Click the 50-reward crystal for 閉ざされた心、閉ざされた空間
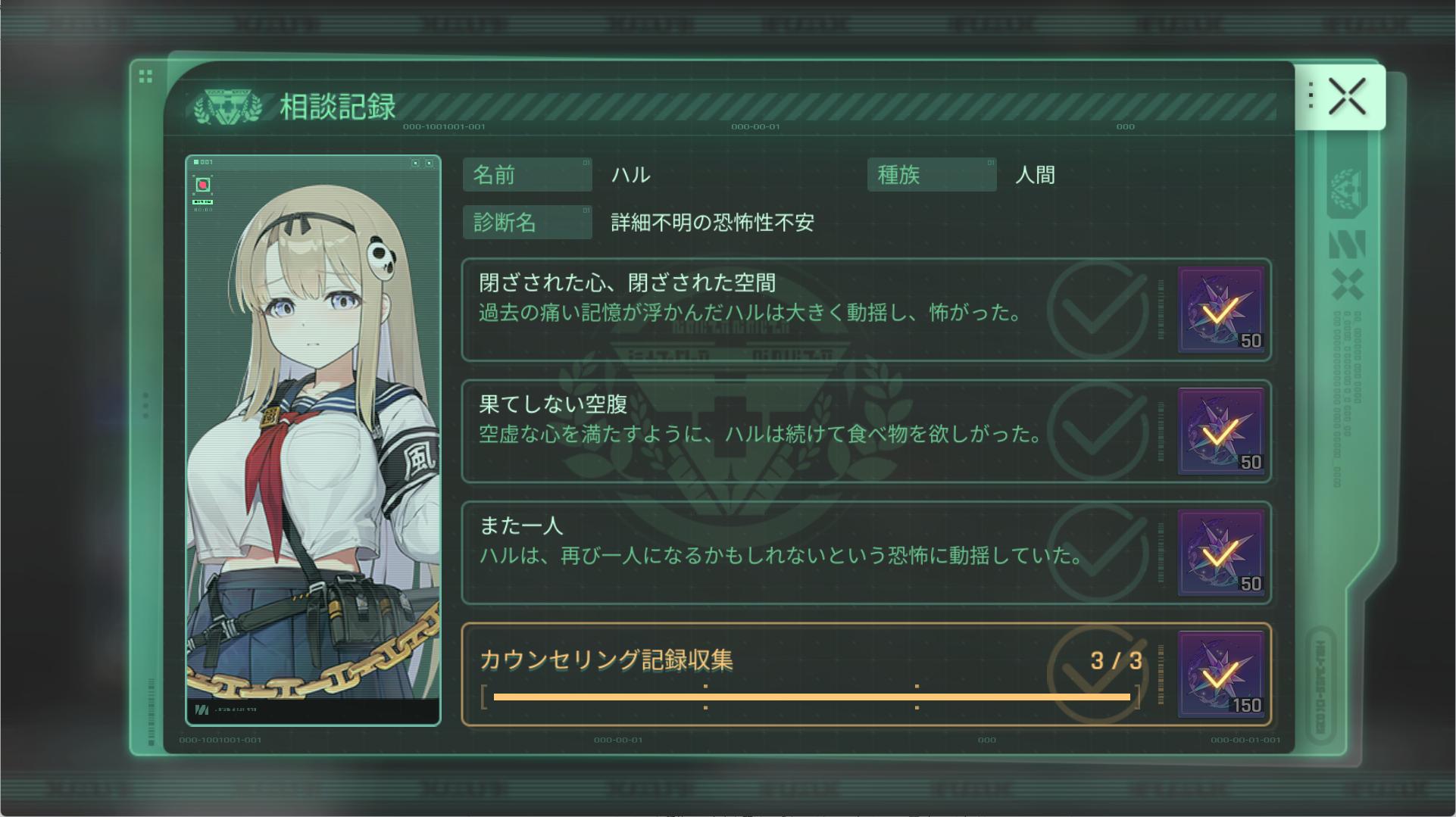This screenshot has width=1456, height=817. pyautogui.click(x=1219, y=311)
